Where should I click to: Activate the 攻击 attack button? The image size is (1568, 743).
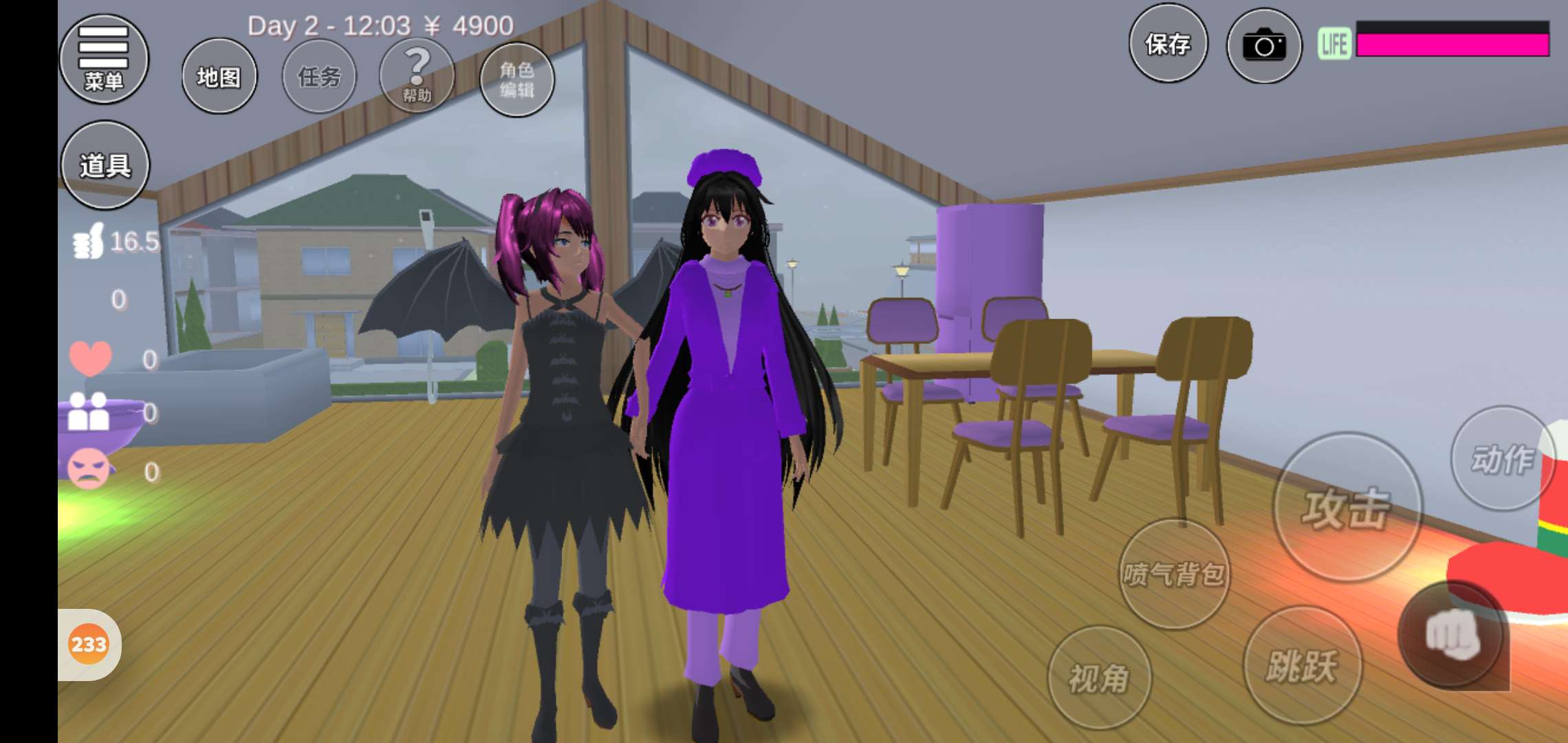(x=1347, y=508)
